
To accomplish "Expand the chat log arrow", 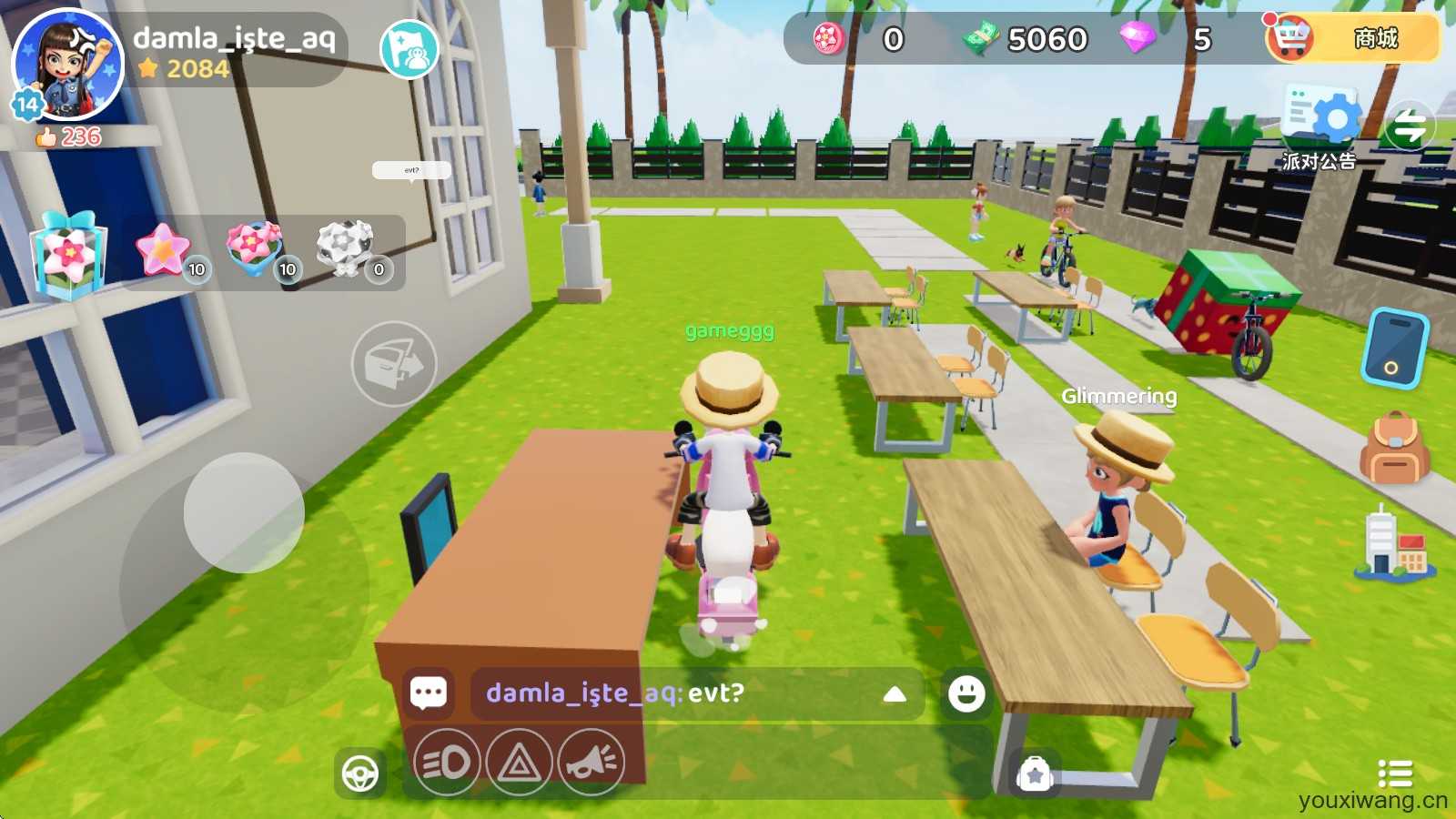I will [895, 694].
